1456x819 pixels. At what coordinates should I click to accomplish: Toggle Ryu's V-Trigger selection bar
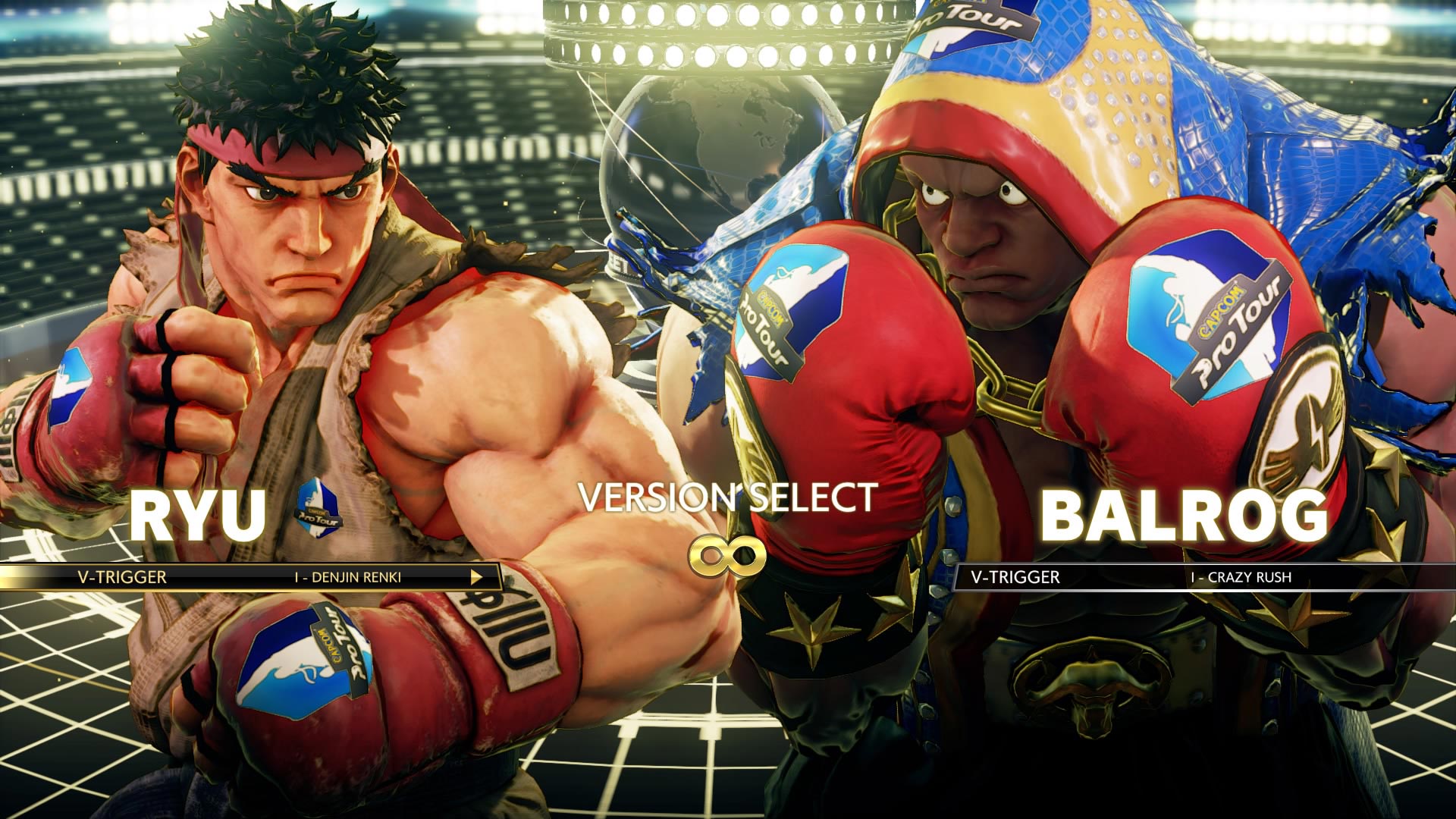[x=250, y=578]
